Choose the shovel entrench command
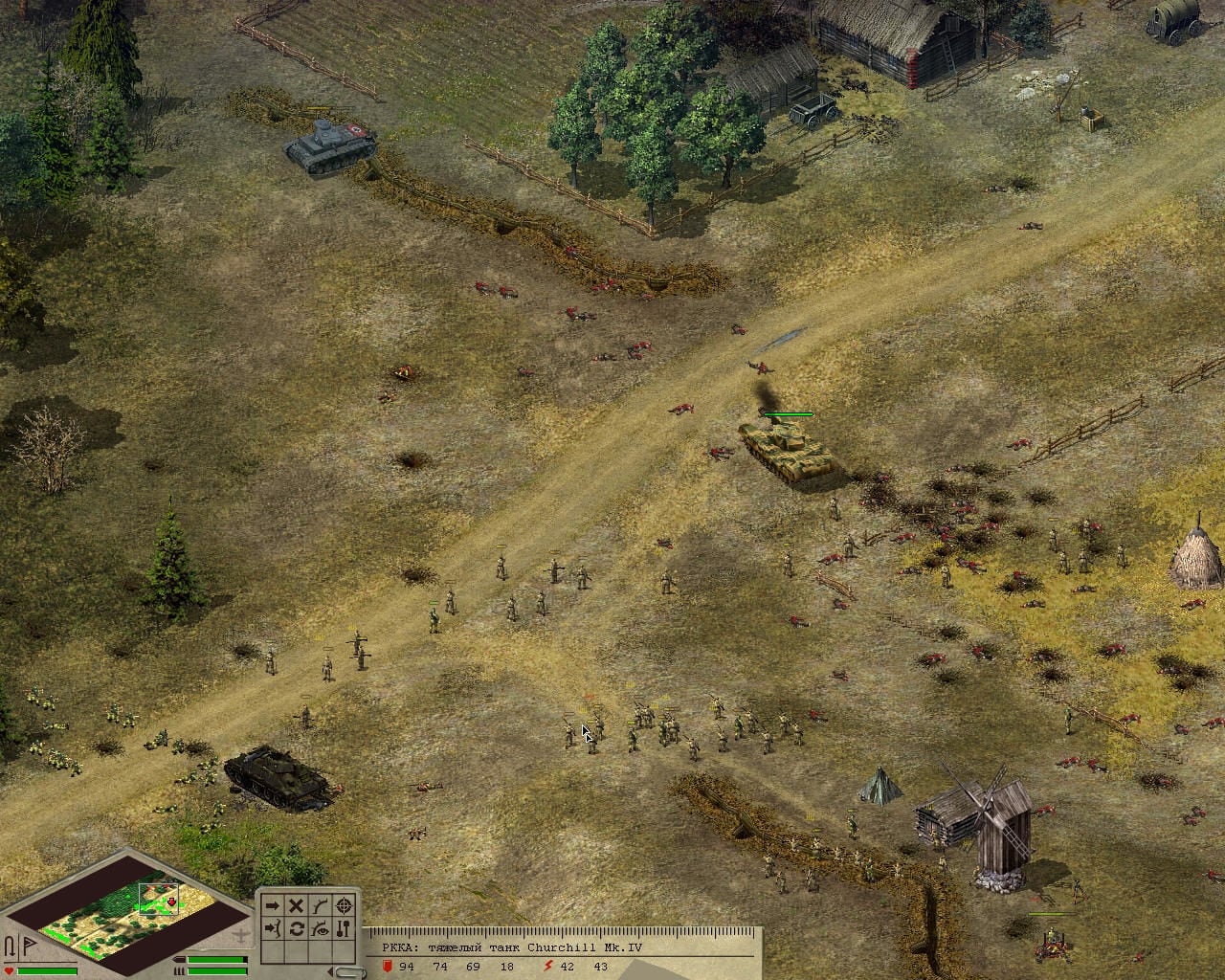Screen dimensions: 1225x980 point(344,928)
